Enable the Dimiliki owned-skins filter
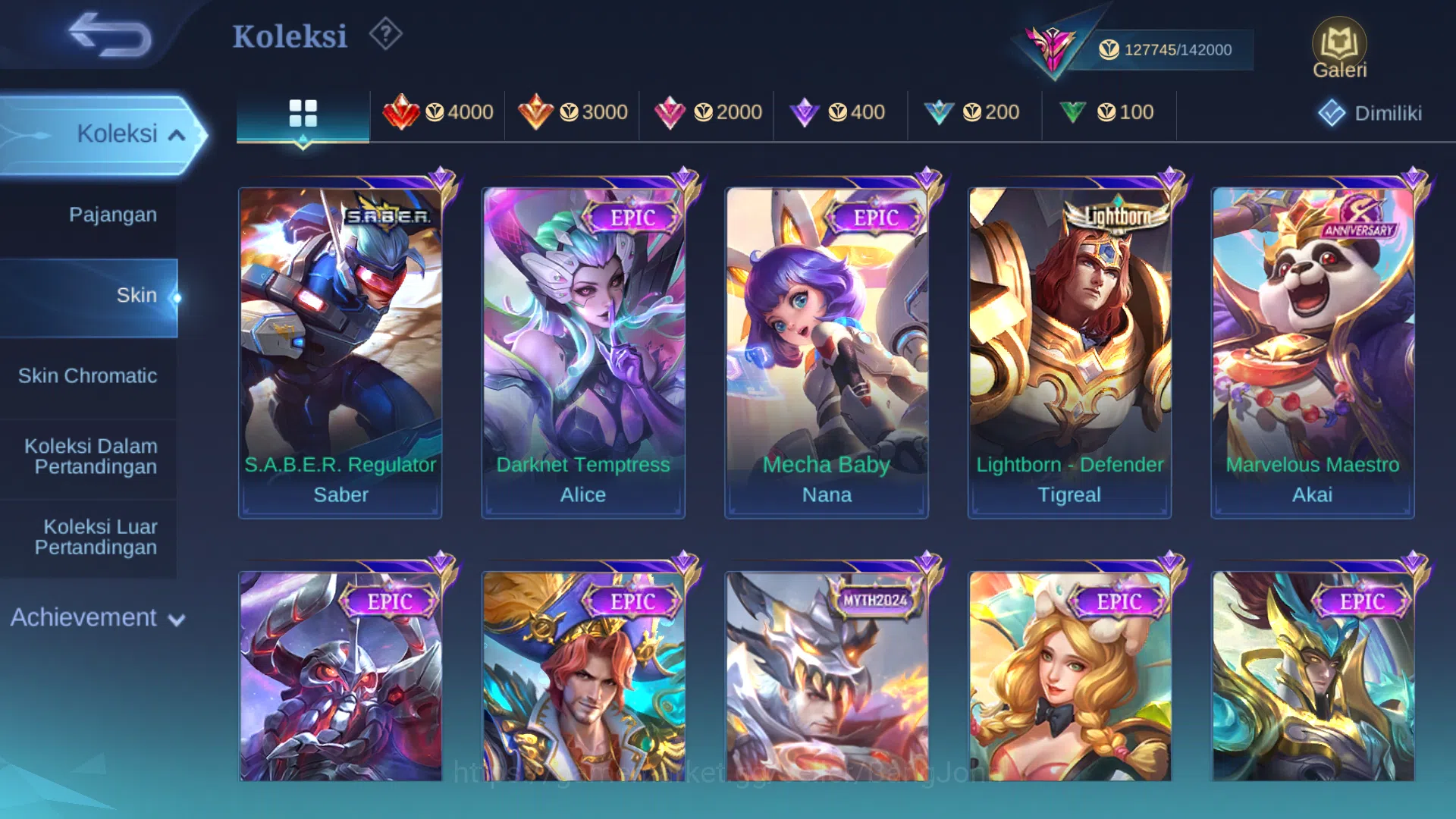This screenshot has height=819, width=1456. click(1370, 114)
